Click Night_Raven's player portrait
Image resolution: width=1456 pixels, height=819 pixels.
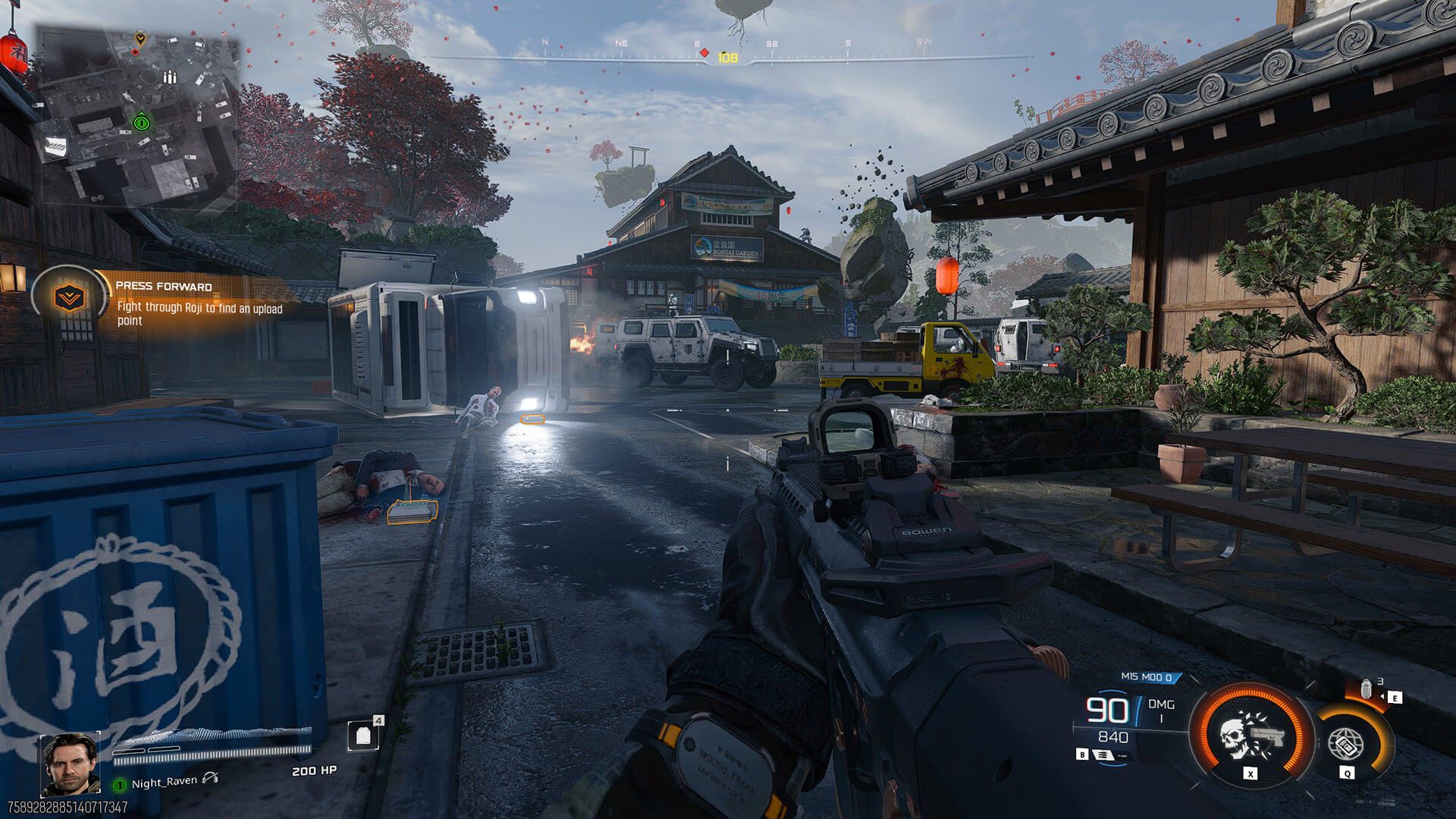(x=70, y=763)
